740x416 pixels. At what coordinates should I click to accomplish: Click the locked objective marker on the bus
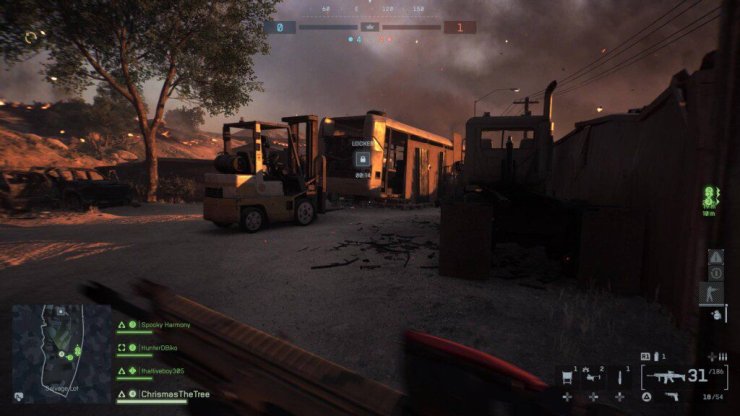362,158
